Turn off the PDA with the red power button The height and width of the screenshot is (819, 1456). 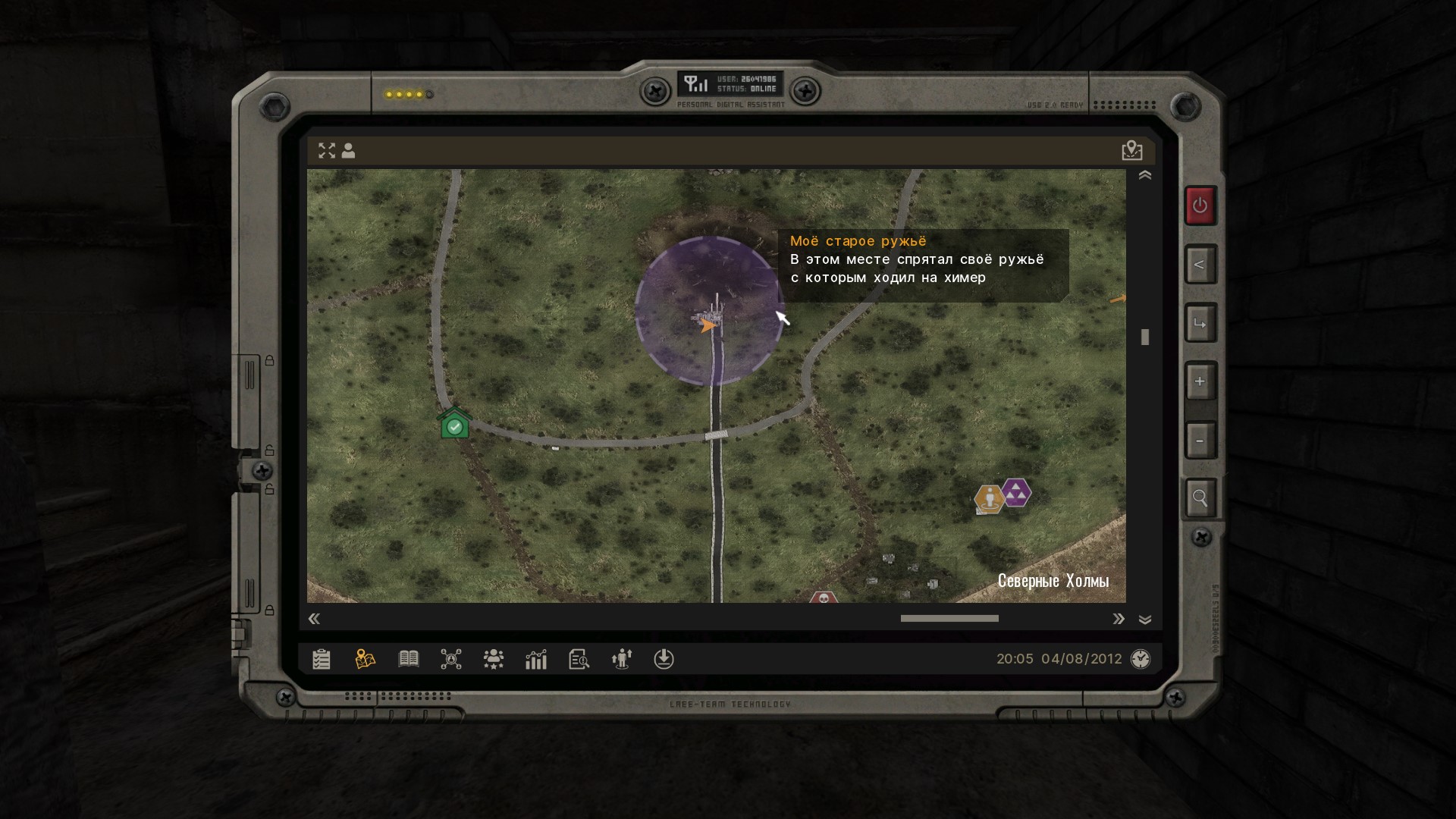pyautogui.click(x=1200, y=206)
